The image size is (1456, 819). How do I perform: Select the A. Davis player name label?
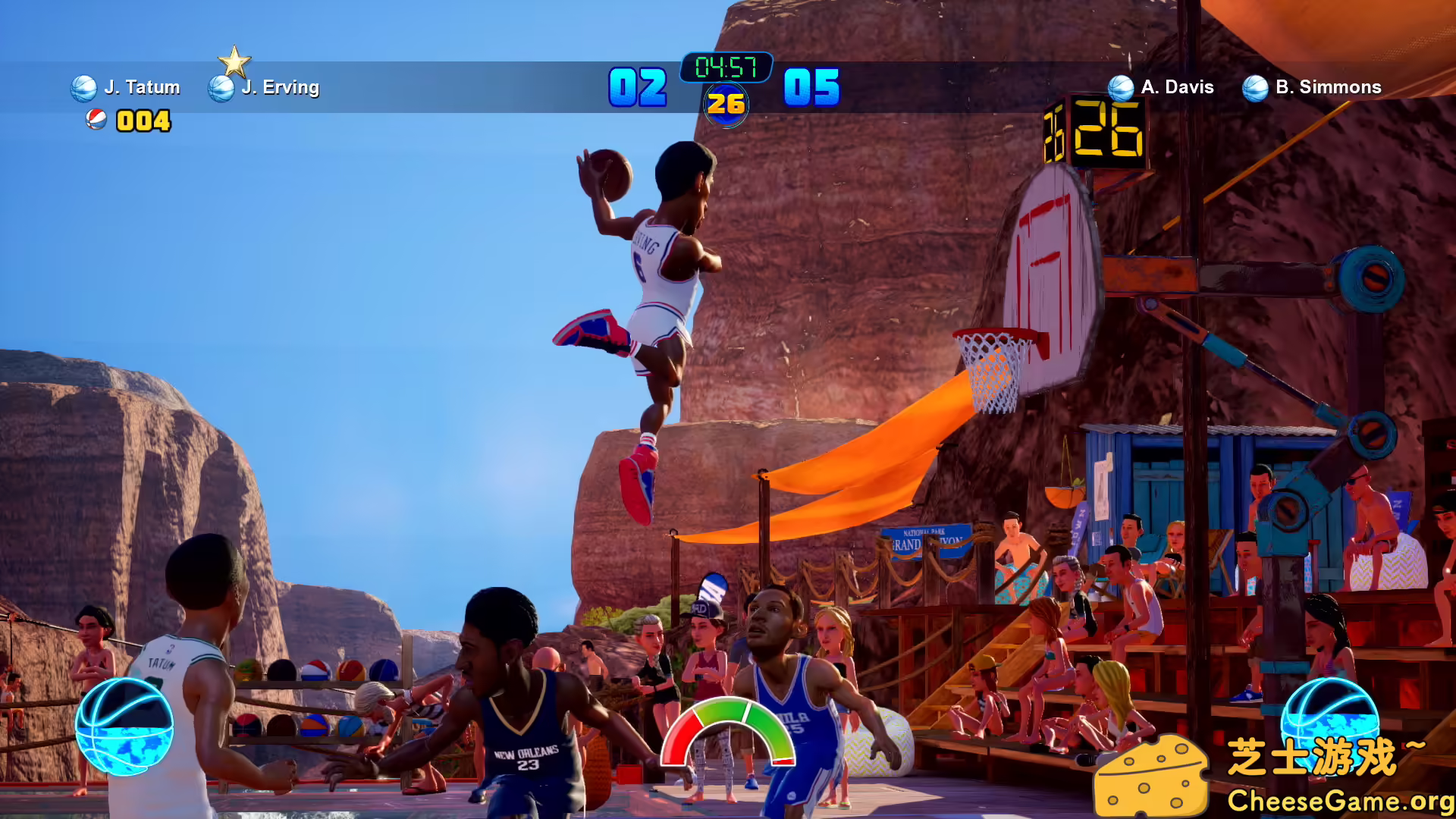click(x=1177, y=86)
